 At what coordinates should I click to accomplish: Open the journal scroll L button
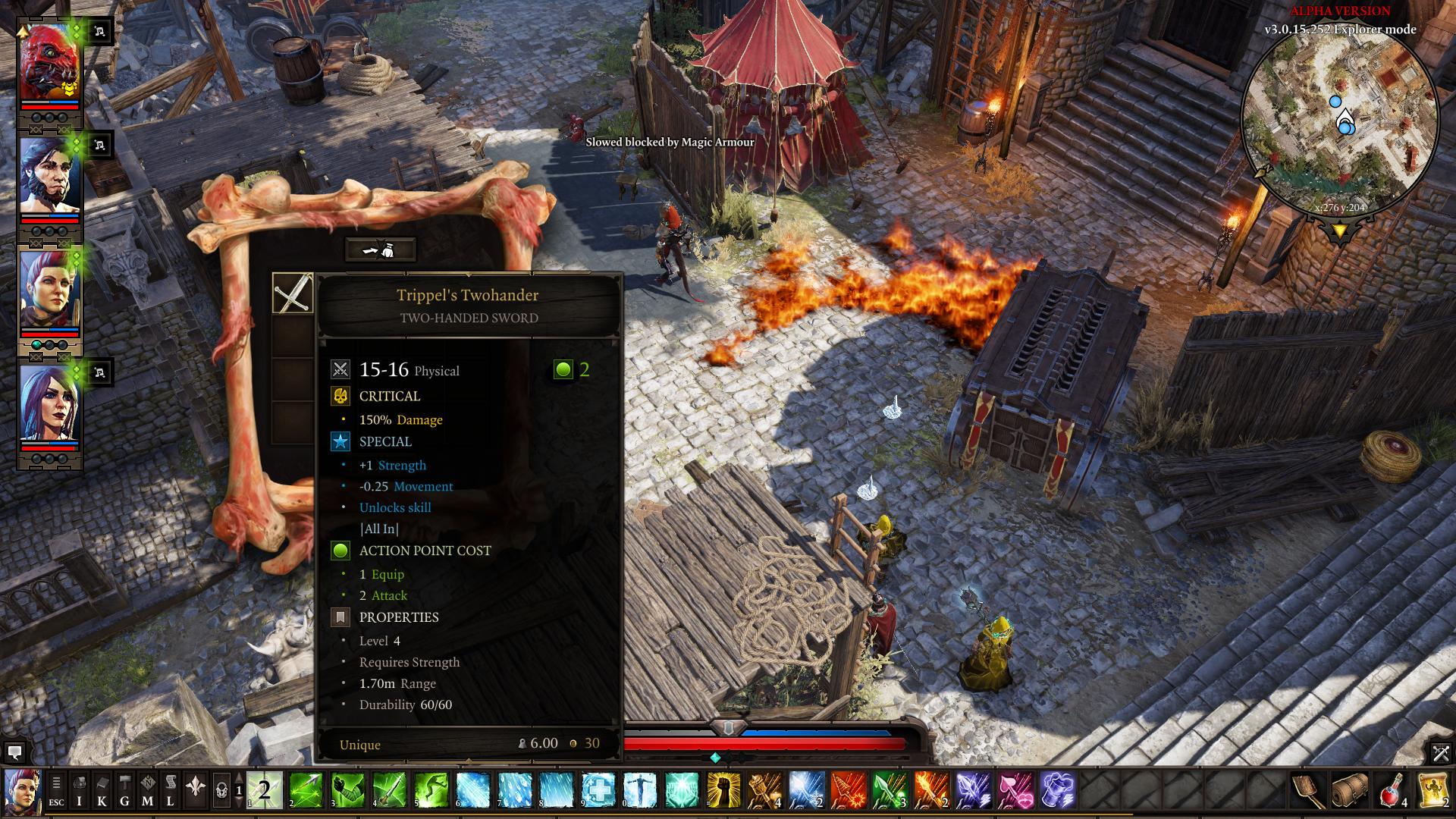(x=171, y=790)
